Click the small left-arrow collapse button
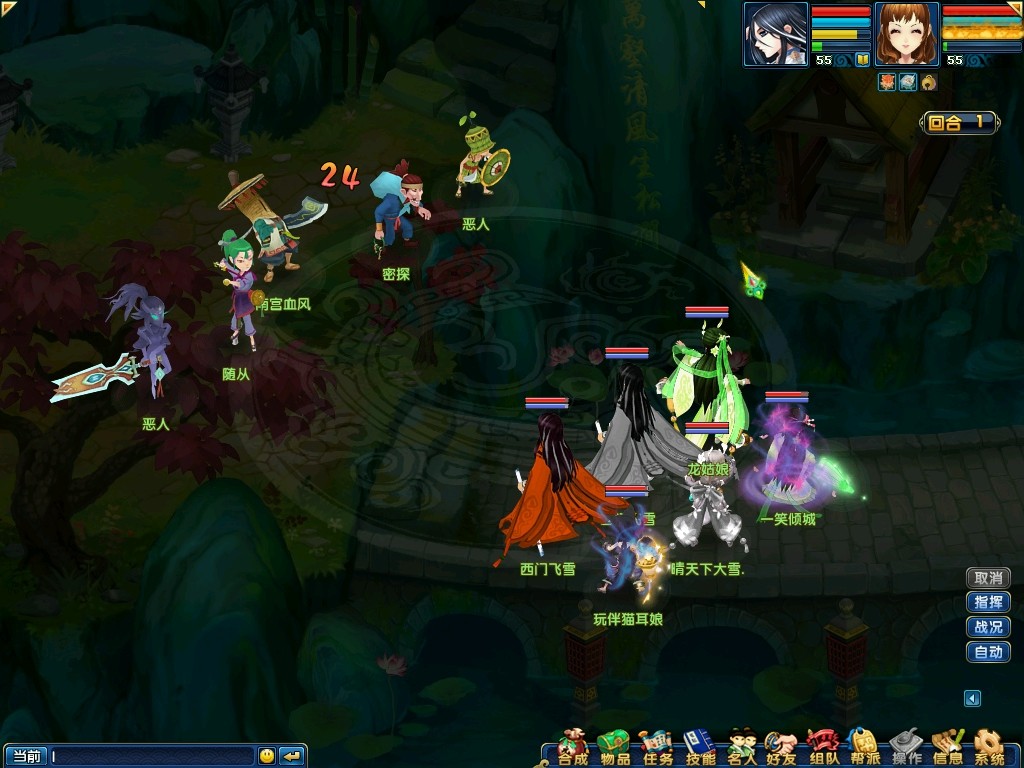 (x=972, y=698)
